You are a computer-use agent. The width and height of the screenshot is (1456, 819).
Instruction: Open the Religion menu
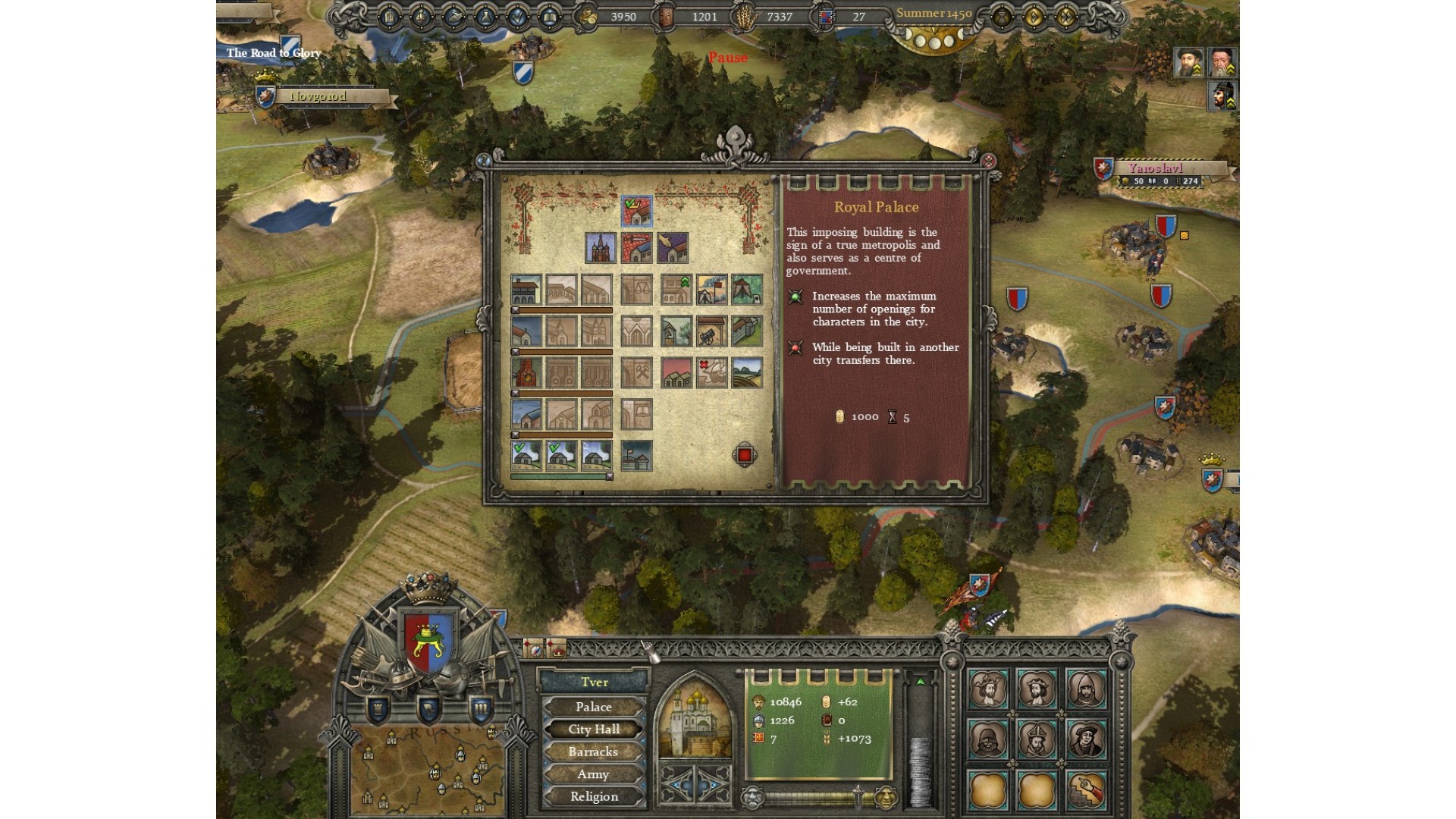tap(594, 797)
